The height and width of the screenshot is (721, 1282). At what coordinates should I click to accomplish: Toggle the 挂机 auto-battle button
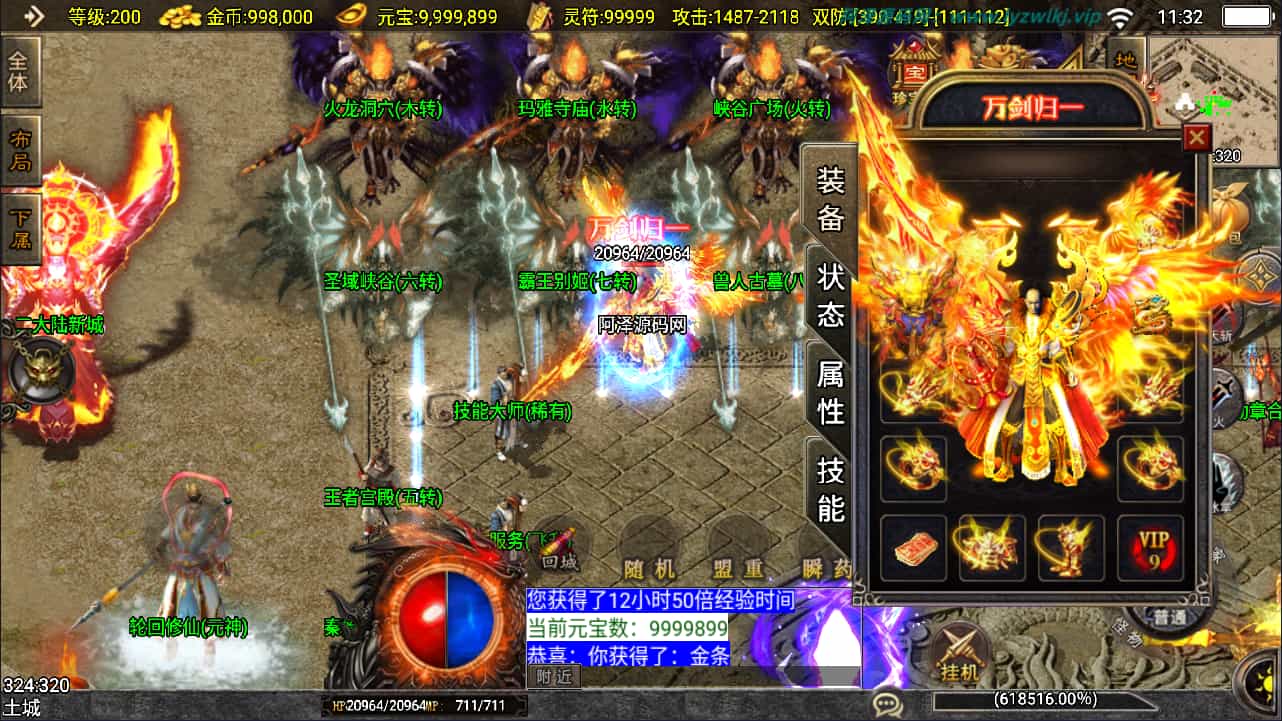(x=958, y=655)
